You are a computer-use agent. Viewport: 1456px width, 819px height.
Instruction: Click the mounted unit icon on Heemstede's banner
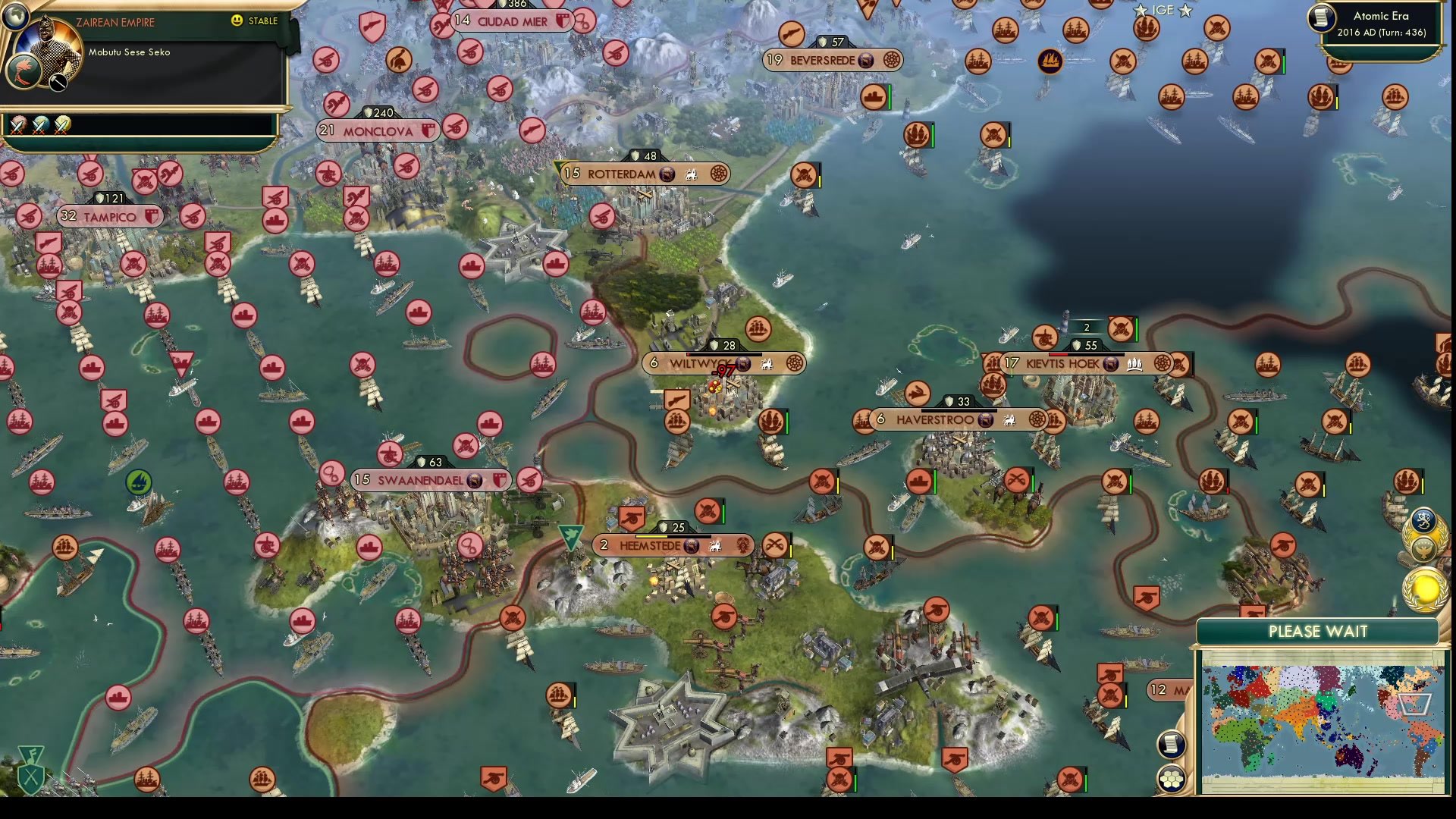point(715,546)
